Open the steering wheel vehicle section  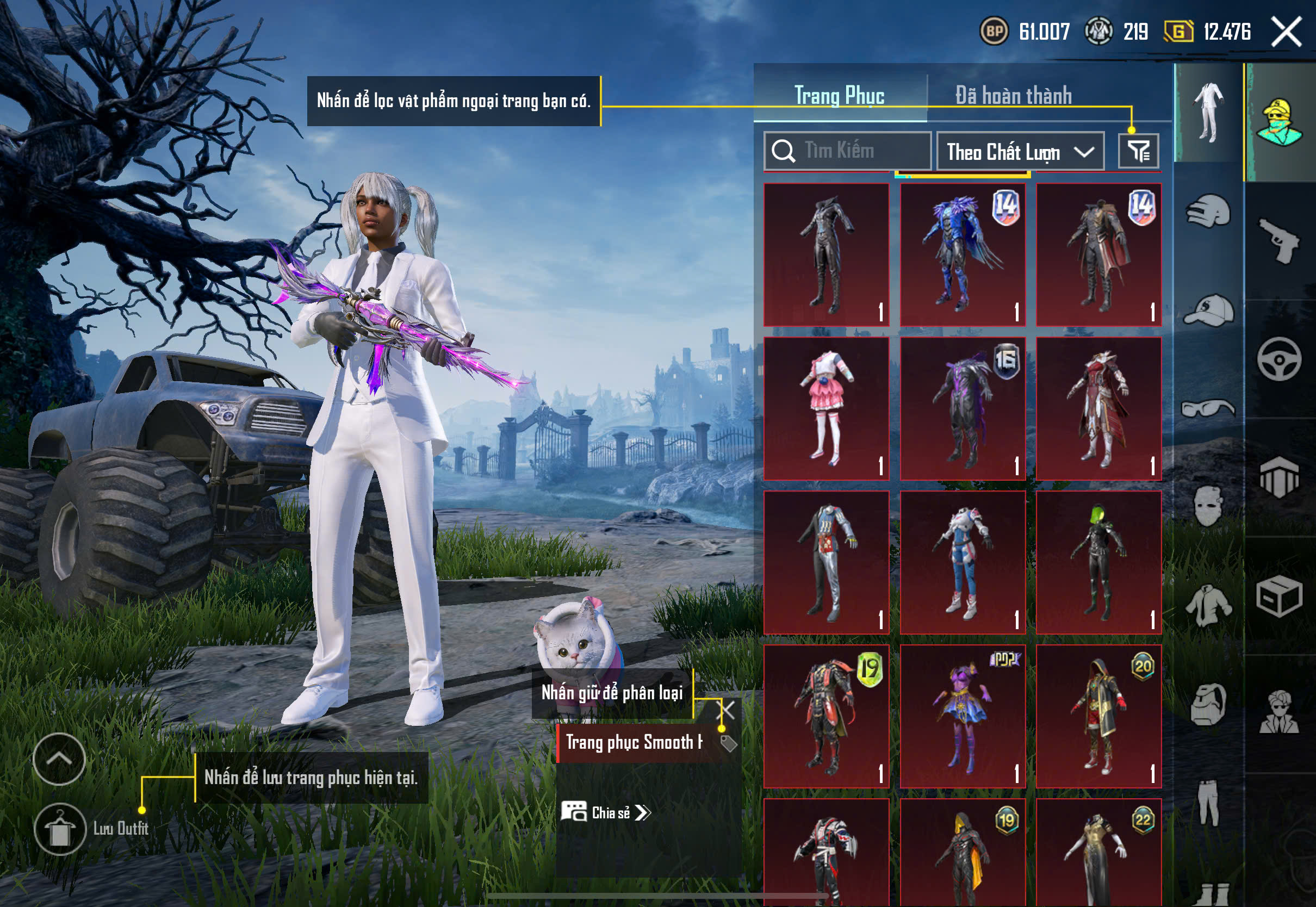(x=1279, y=360)
